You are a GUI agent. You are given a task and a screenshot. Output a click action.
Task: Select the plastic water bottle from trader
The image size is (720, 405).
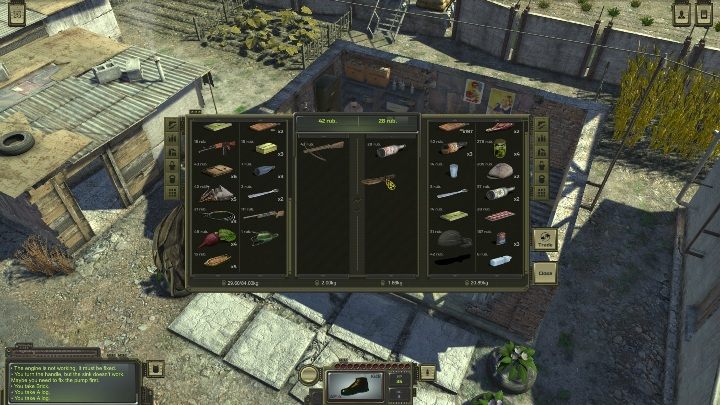click(500, 261)
